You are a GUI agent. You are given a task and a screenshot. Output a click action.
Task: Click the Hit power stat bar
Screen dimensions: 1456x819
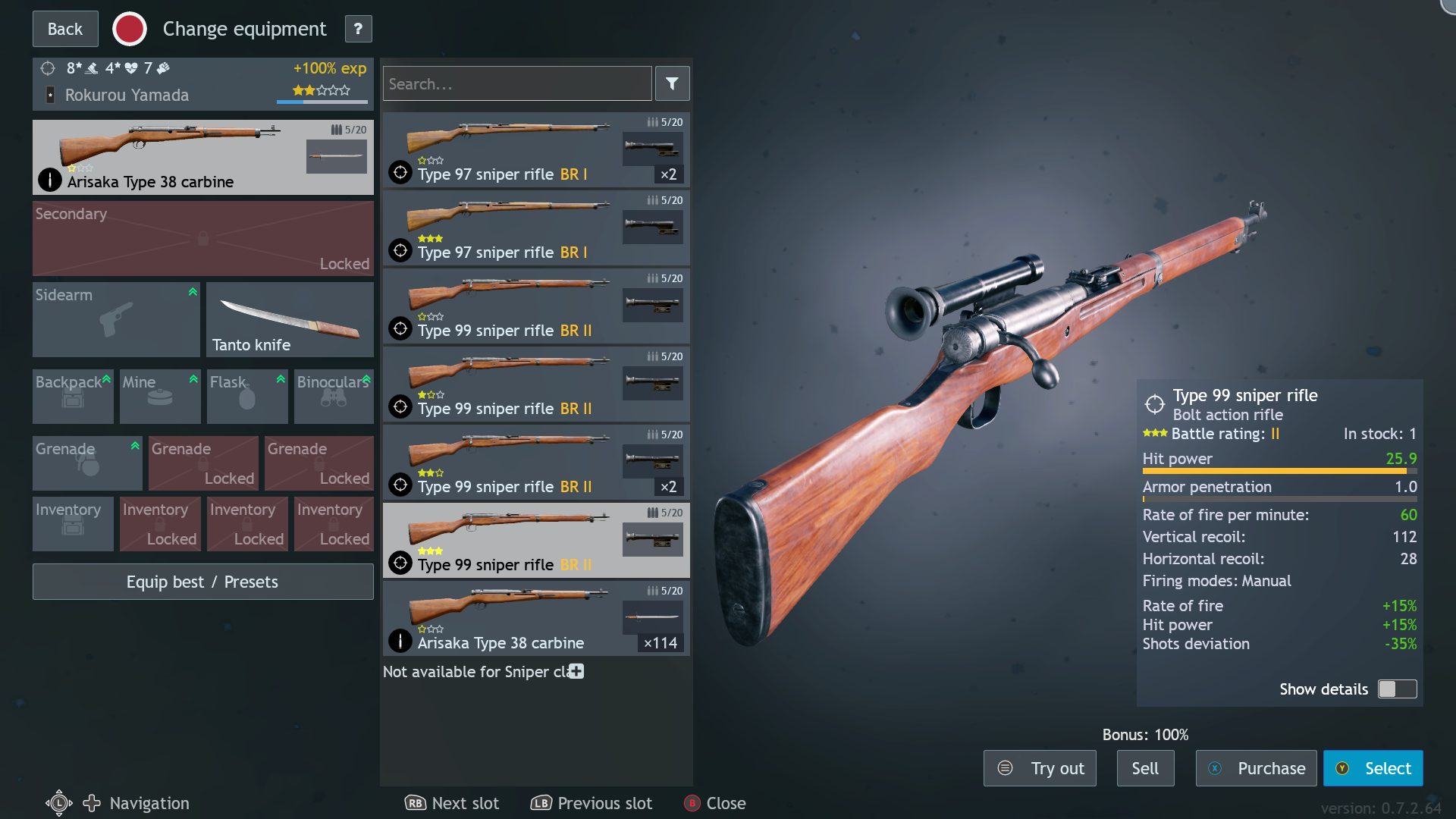[x=1274, y=470]
